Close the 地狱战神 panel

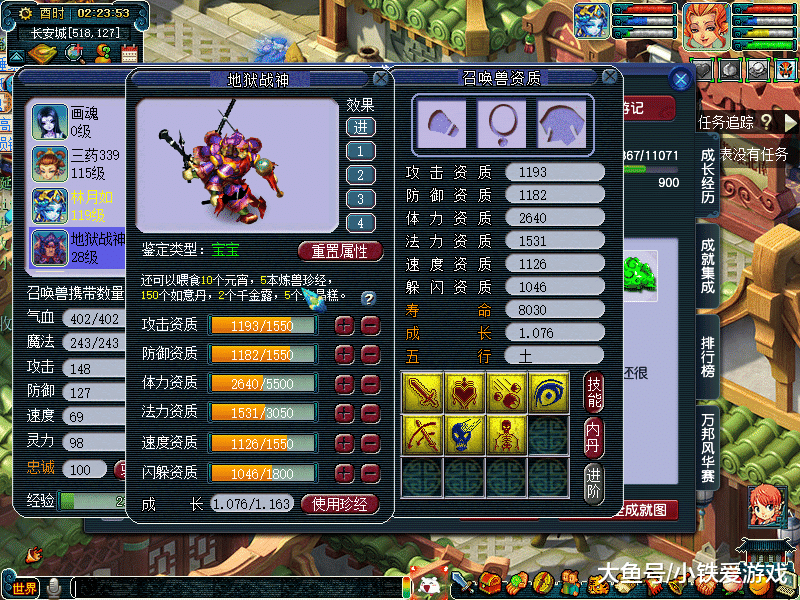click(381, 78)
